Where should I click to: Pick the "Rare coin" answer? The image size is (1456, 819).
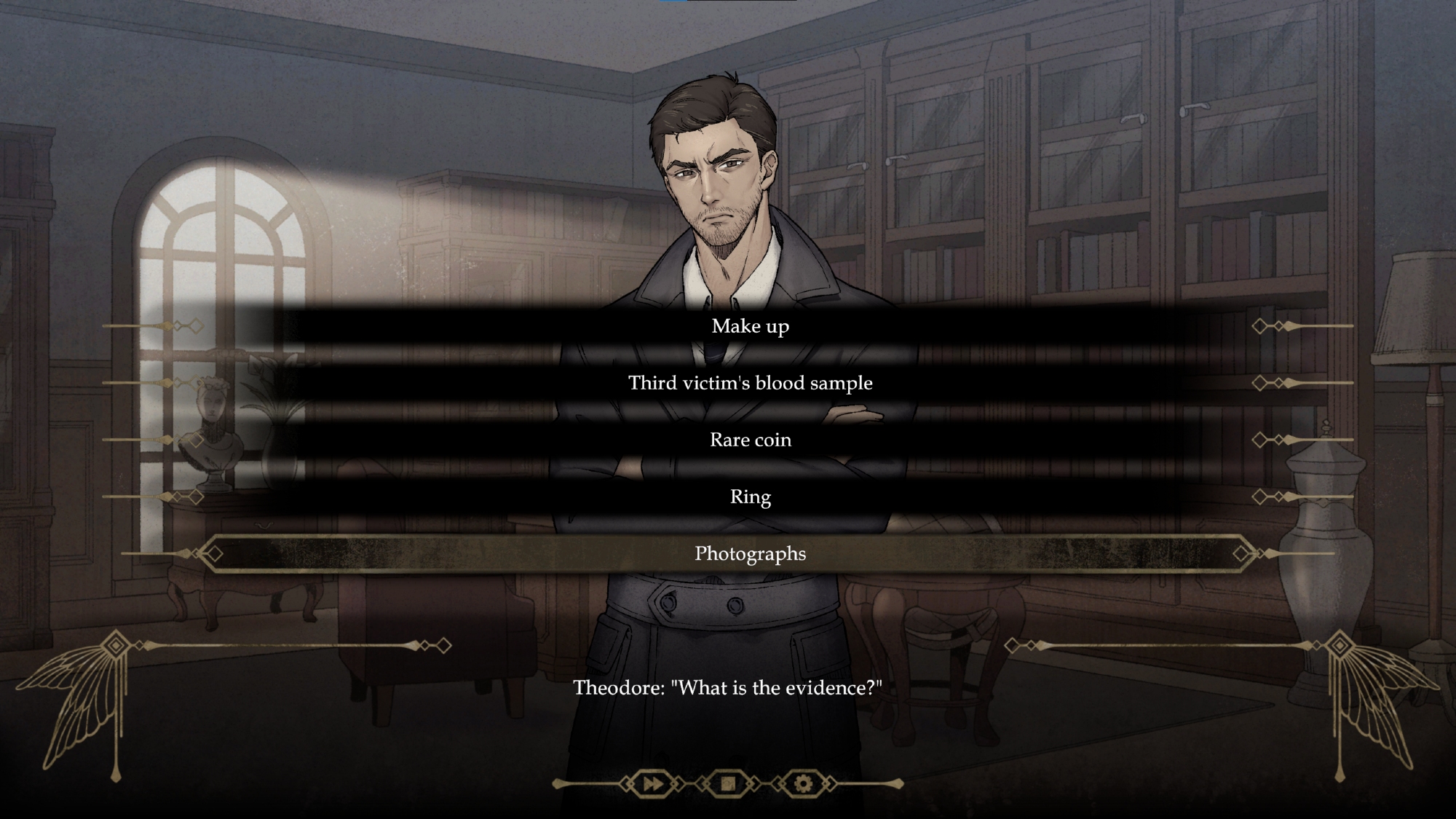(x=750, y=440)
